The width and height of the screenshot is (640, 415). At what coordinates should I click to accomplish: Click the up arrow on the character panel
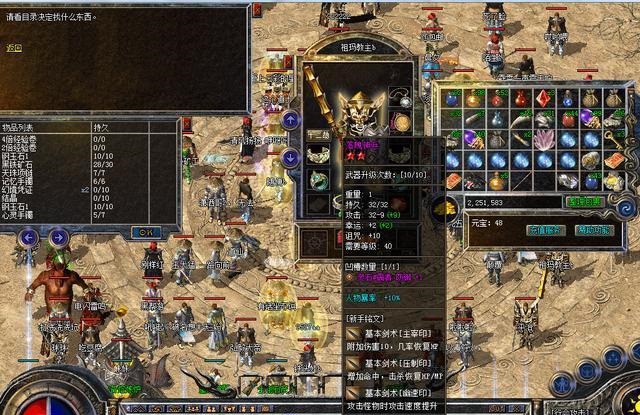[x=290, y=120]
